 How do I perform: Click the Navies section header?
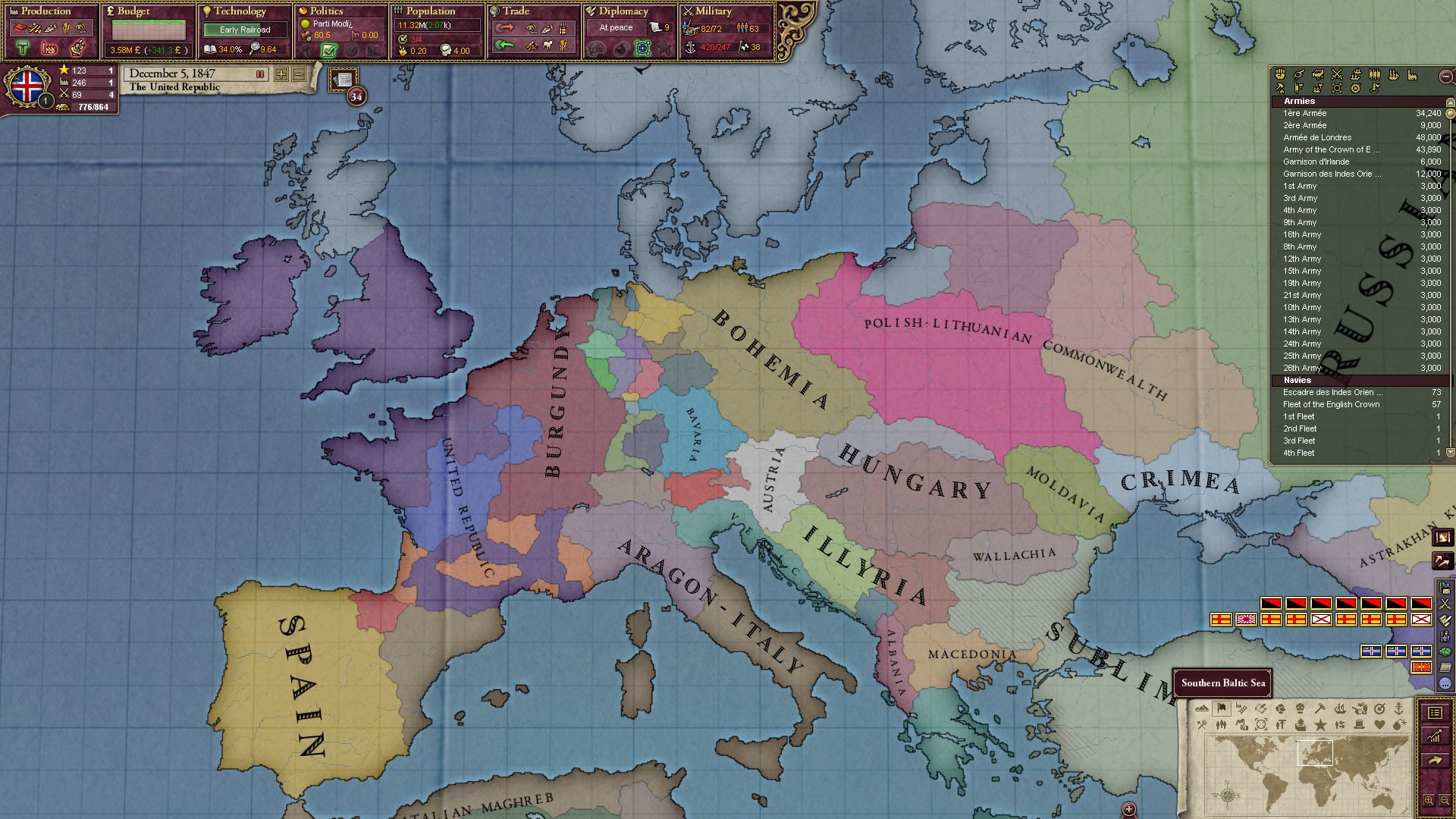tap(1298, 380)
